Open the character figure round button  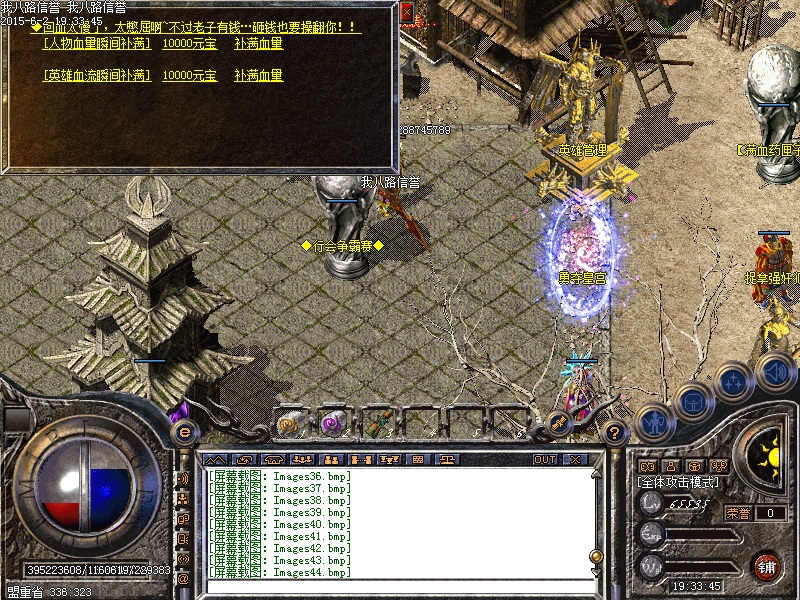coord(654,420)
